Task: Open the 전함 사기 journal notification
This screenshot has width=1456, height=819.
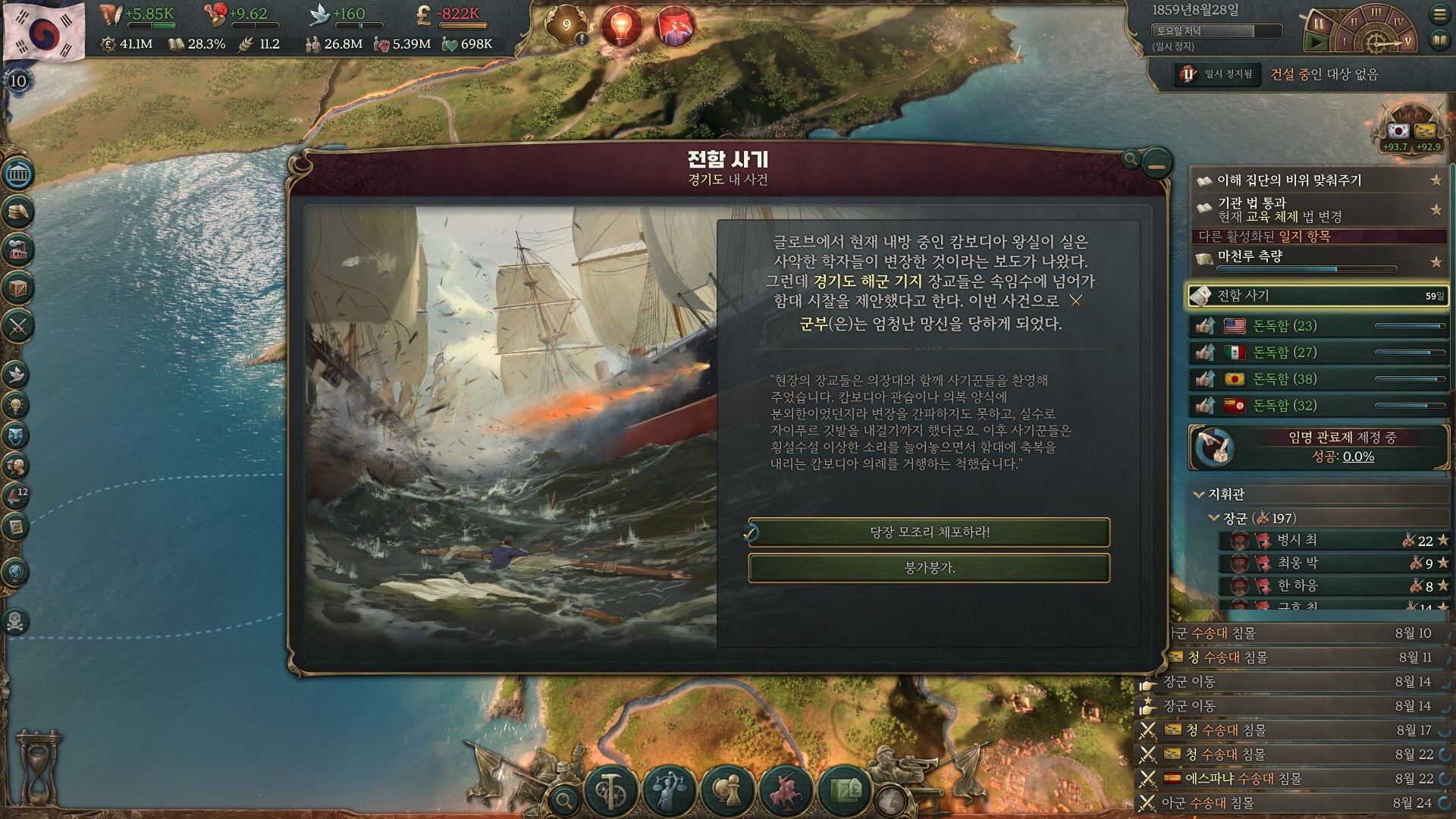Action: 1318,296
